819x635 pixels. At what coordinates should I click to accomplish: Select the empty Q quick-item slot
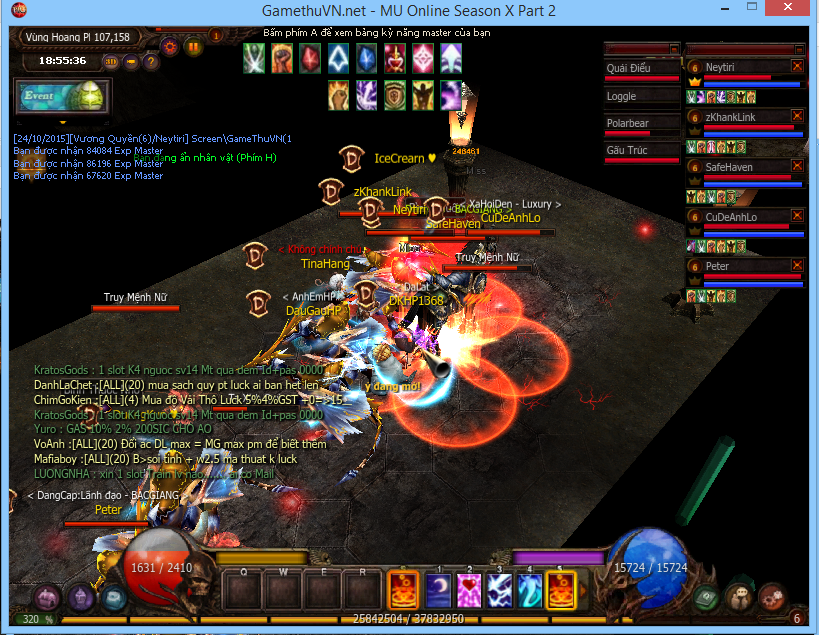pyautogui.click(x=242, y=591)
